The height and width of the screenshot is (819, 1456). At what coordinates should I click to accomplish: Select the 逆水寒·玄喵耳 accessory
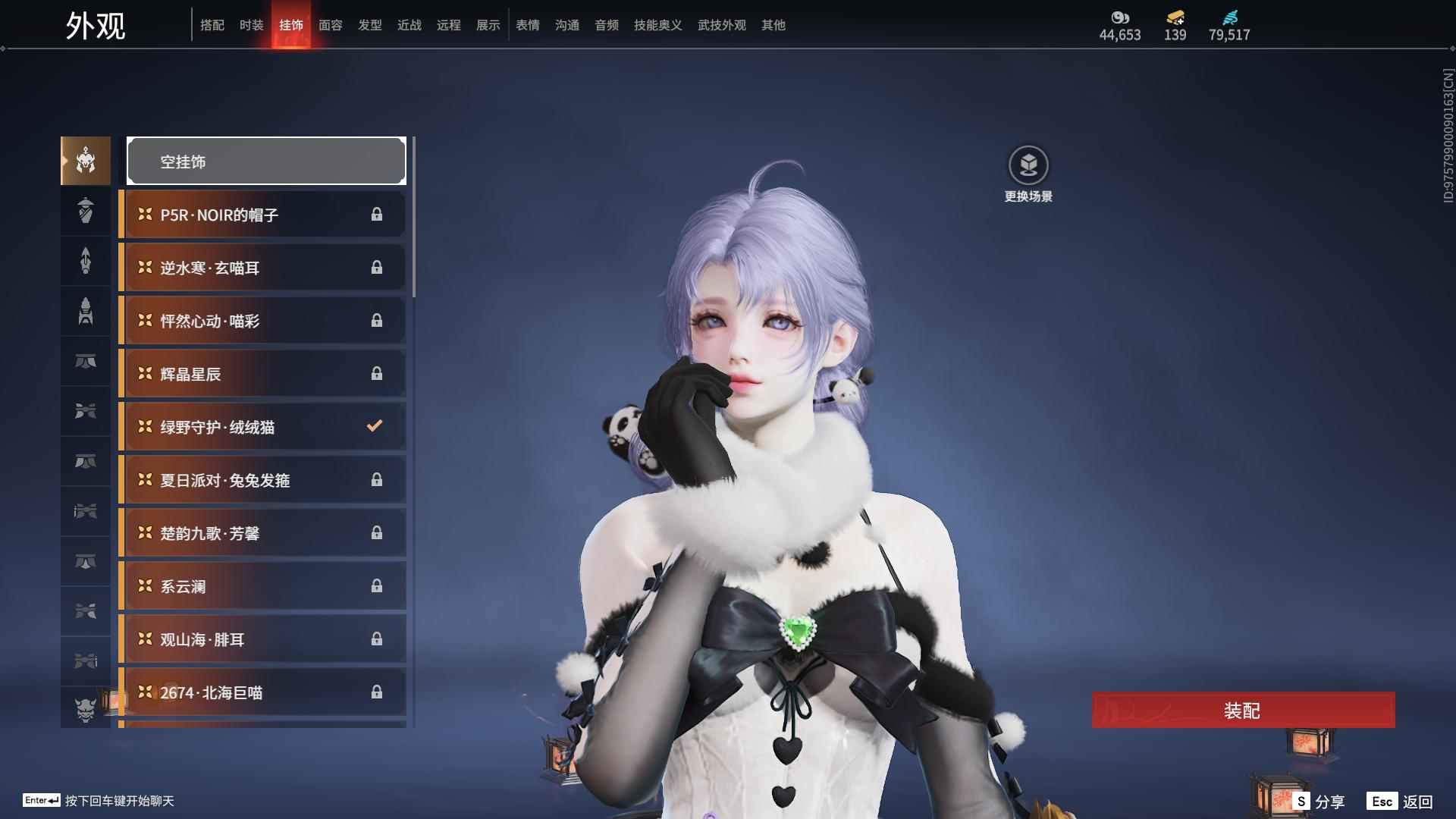(x=263, y=268)
